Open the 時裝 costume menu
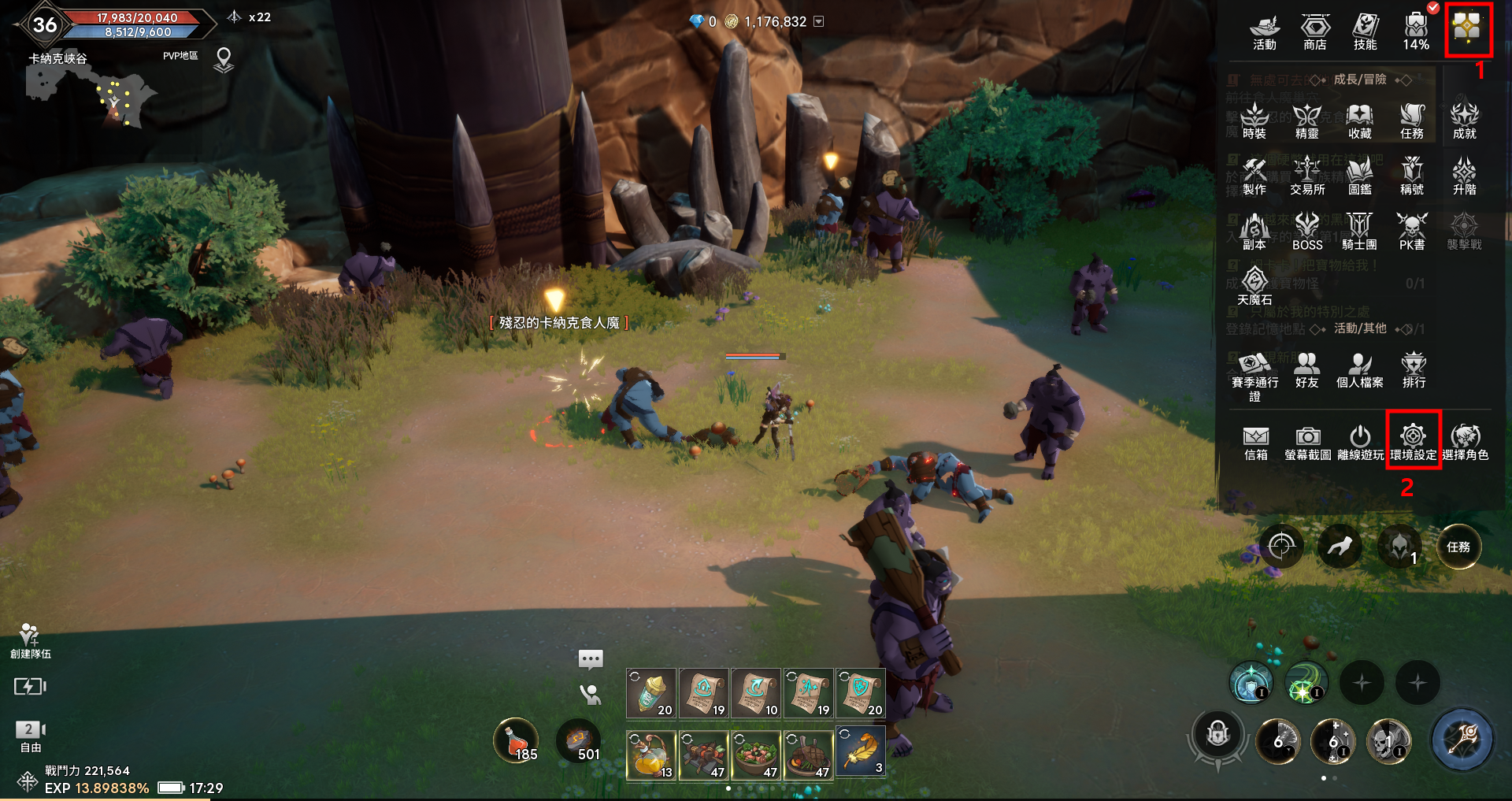The width and height of the screenshot is (1512, 801). [1254, 121]
